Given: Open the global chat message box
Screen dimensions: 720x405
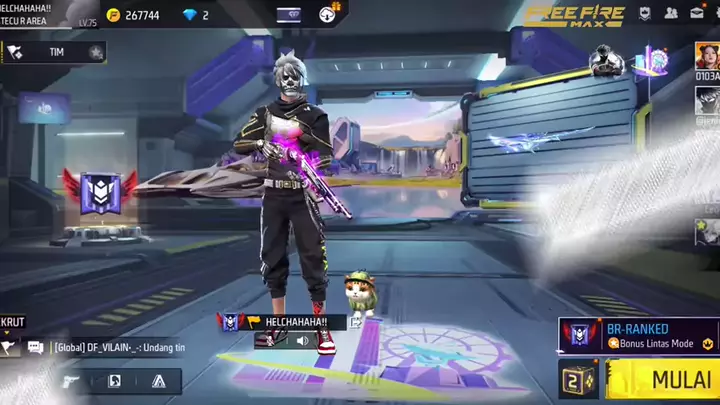Looking at the screenshot, I should pos(110,347).
